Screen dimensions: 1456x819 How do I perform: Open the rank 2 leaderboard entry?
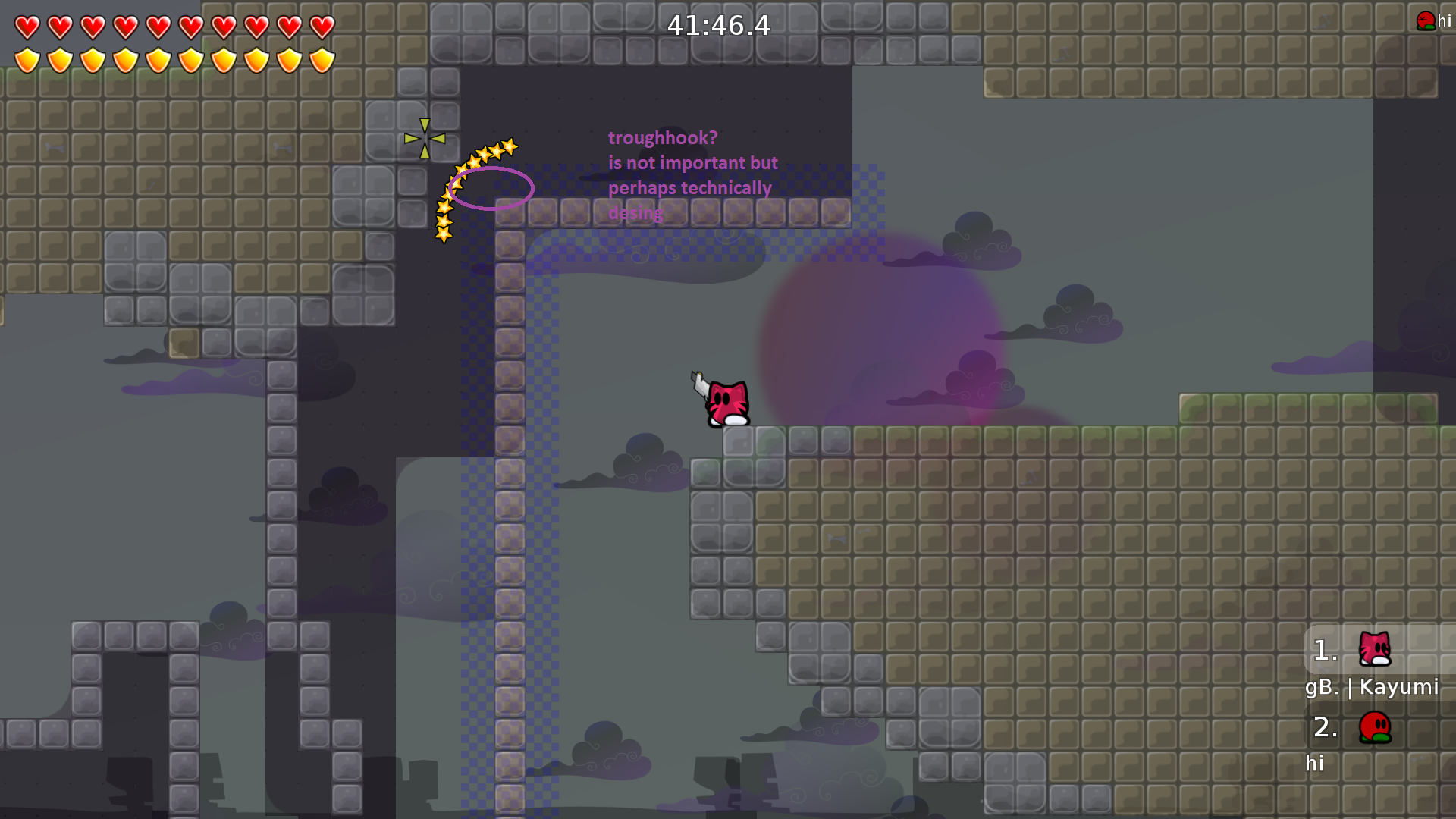[x=1324, y=728]
